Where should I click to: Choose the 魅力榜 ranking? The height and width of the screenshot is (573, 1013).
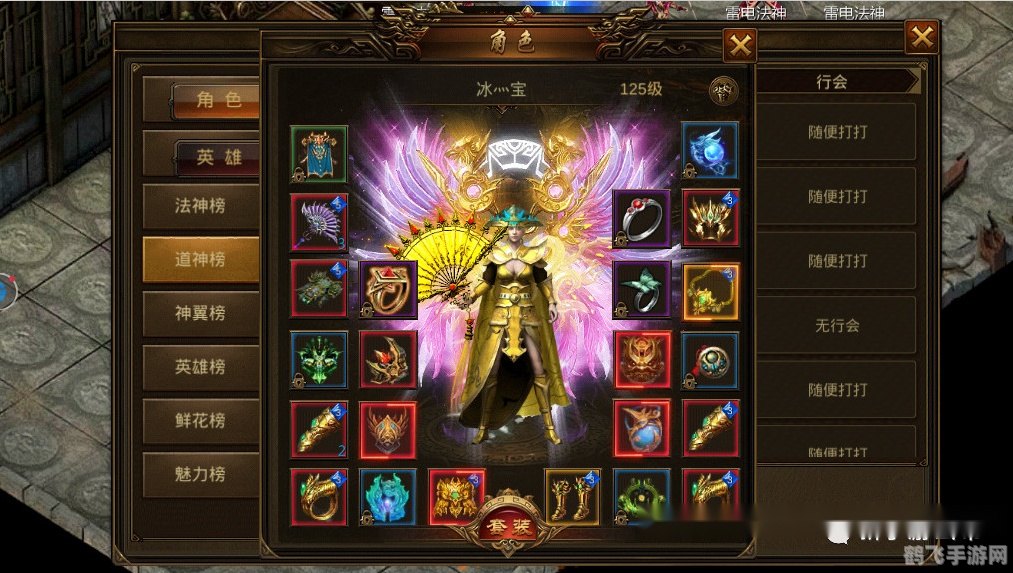tap(200, 475)
